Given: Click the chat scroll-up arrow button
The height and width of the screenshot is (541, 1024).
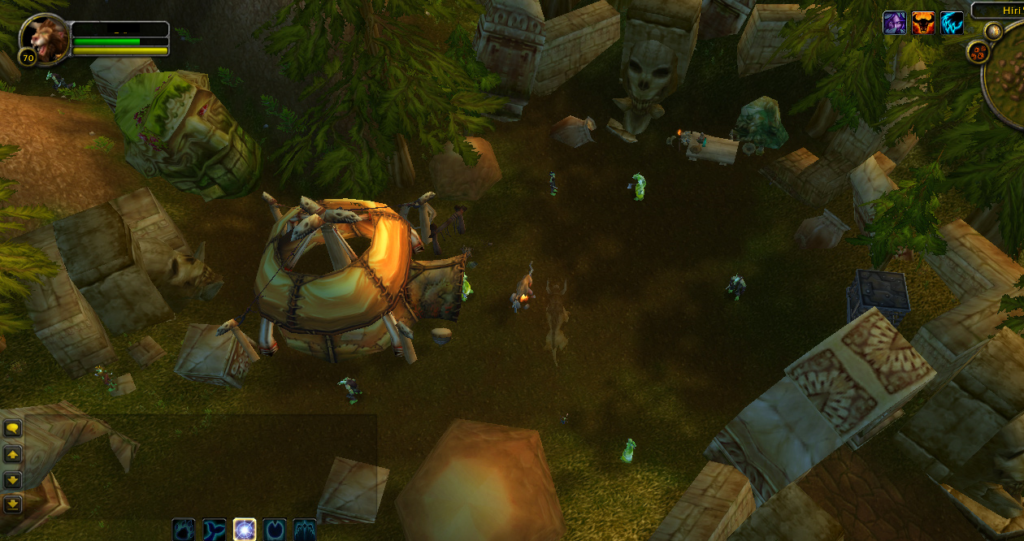Looking at the screenshot, I should coord(13,454).
